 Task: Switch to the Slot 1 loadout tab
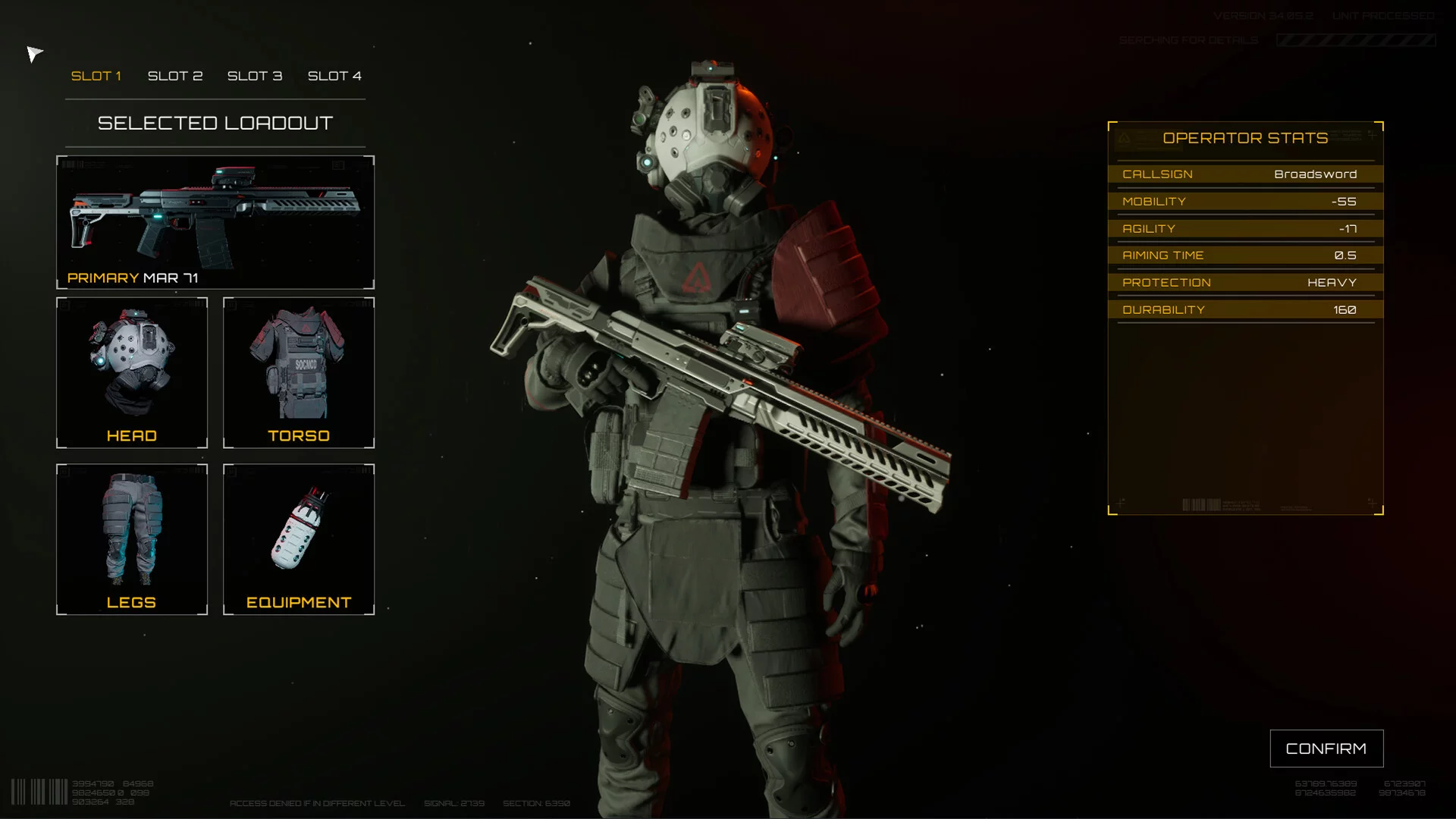pos(96,76)
